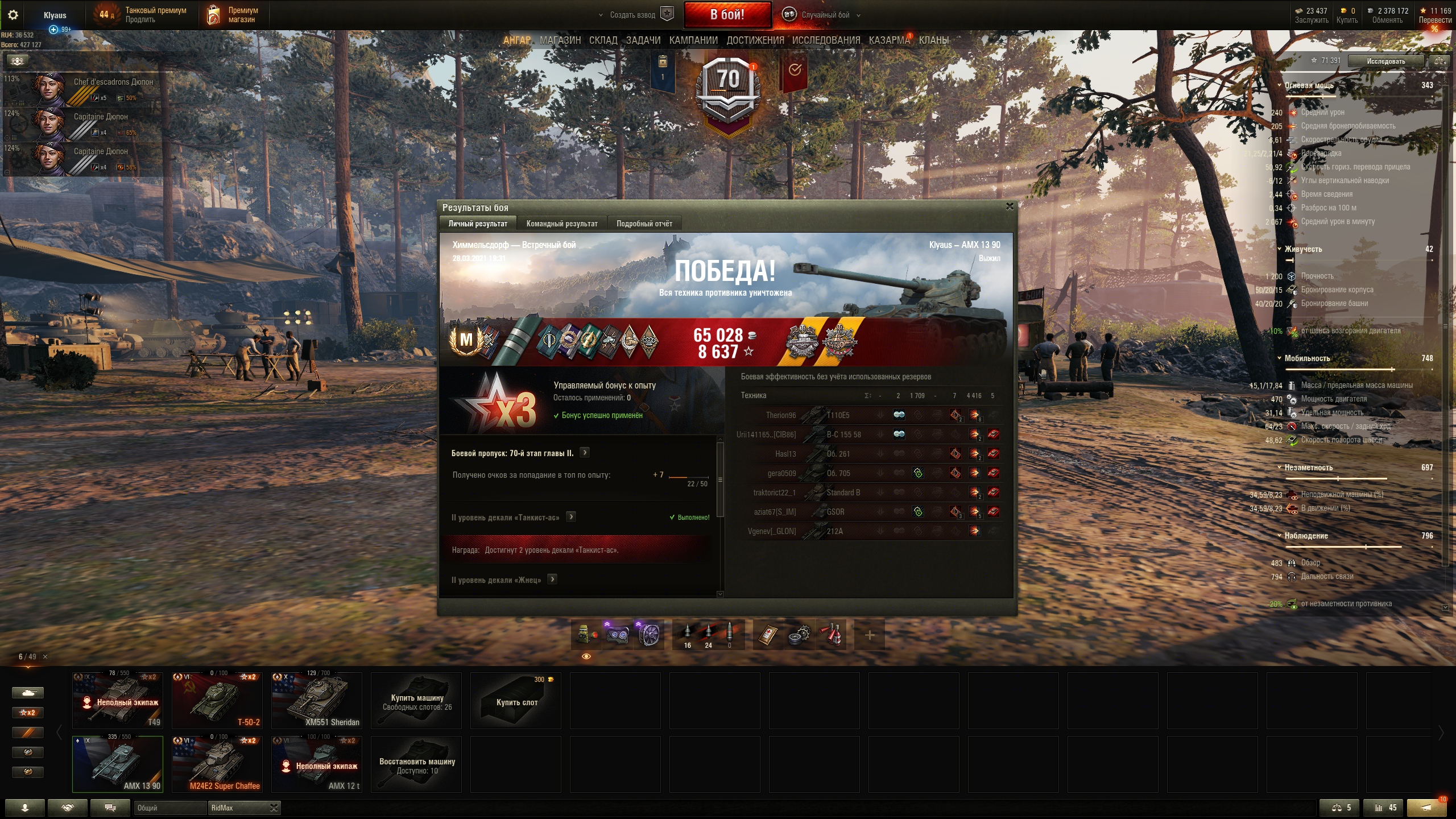Open the Подробный отчёт tab
The height and width of the screenshot is (819, 1456).
pyautogui.click(x=644, y=224)
